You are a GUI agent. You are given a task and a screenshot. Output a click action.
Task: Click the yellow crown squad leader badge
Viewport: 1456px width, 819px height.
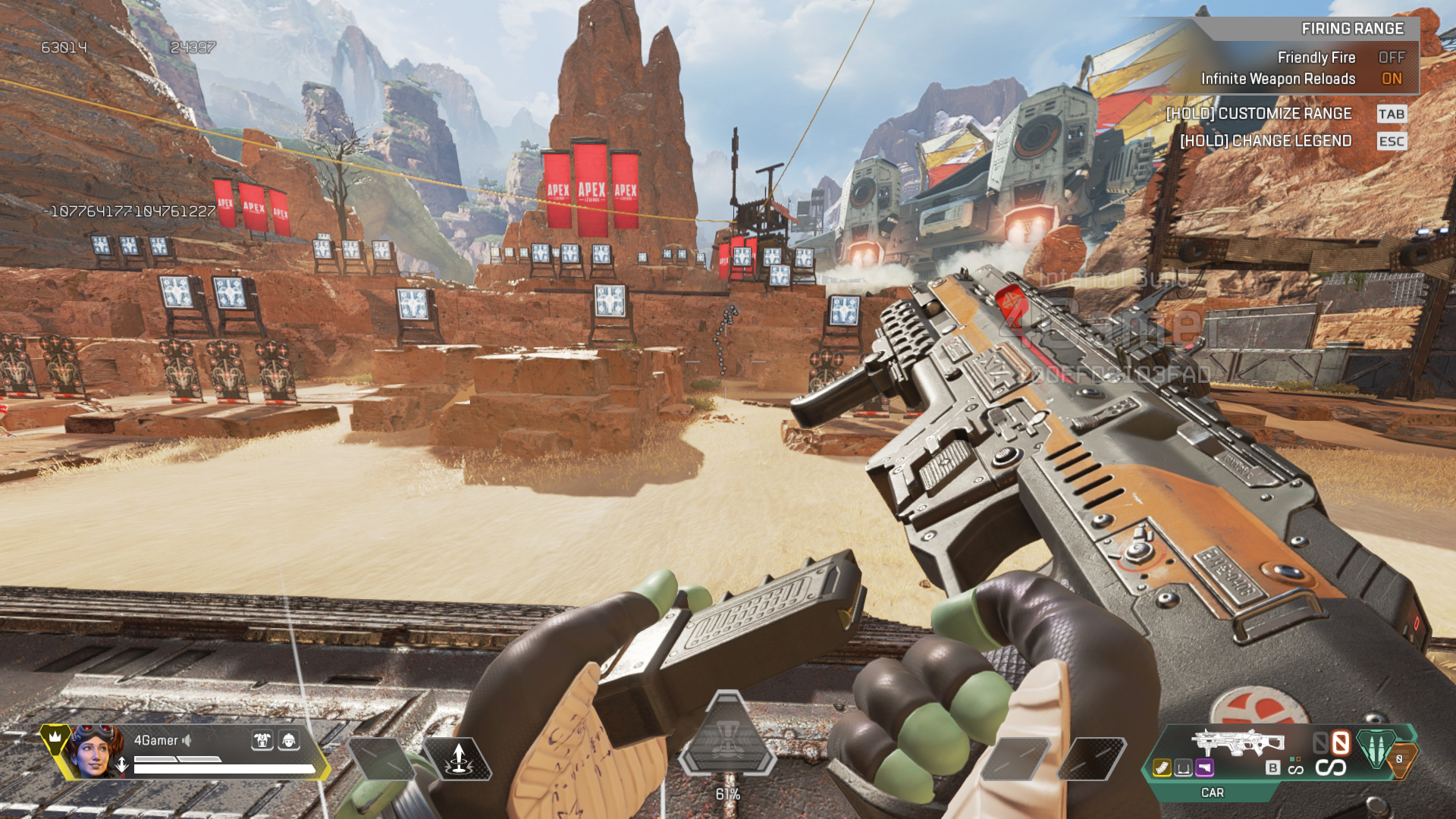point(55,737)
